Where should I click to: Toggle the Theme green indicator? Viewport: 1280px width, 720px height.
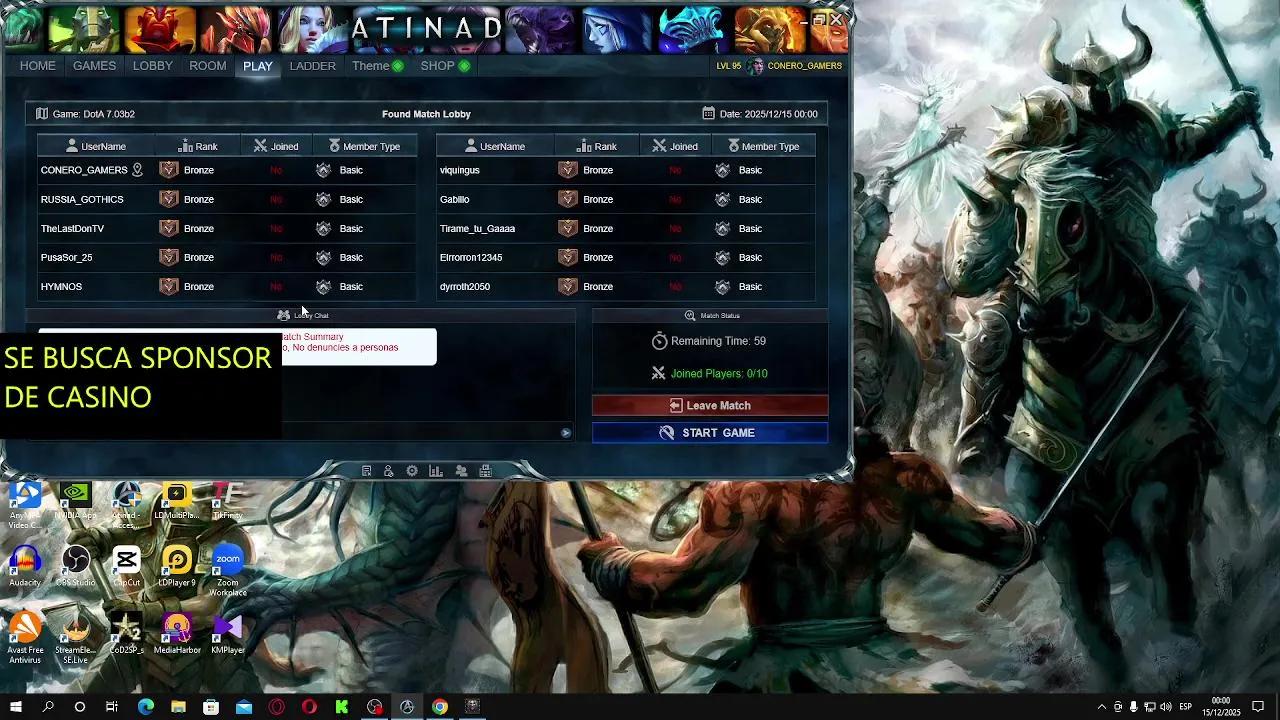(x=397, y=65)
